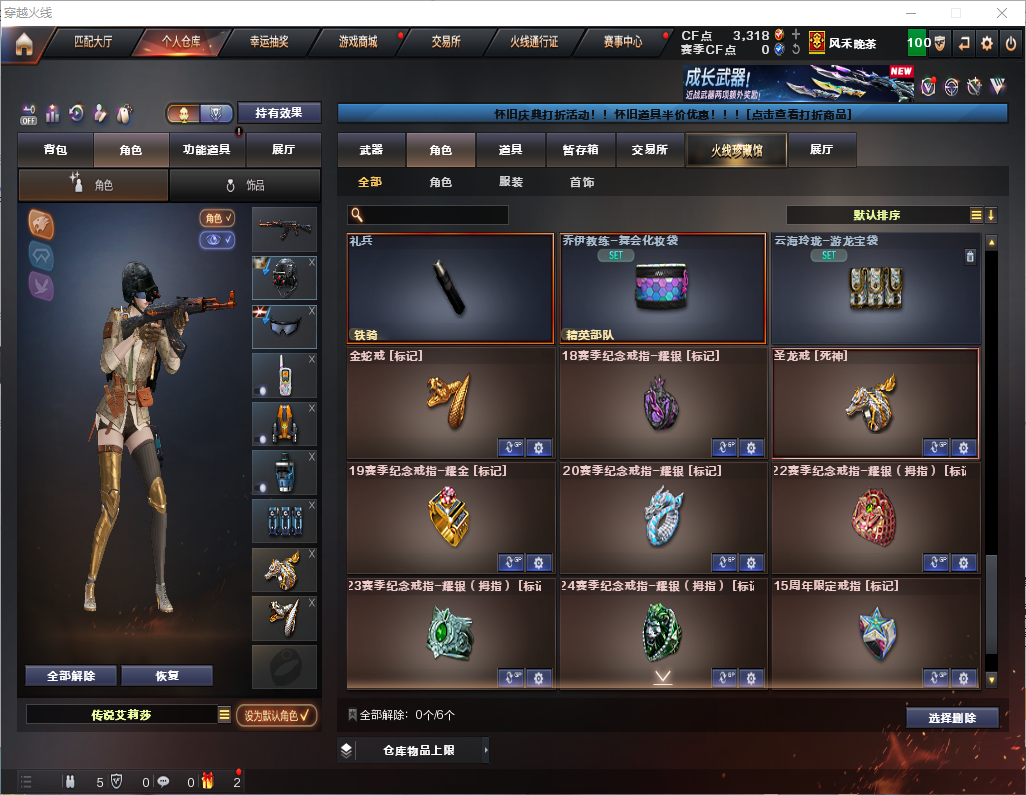The image size is (1026, 795).
Task: Choose the 乔伊教练-舞会化妆袋 item
Action: pos(664,289)
